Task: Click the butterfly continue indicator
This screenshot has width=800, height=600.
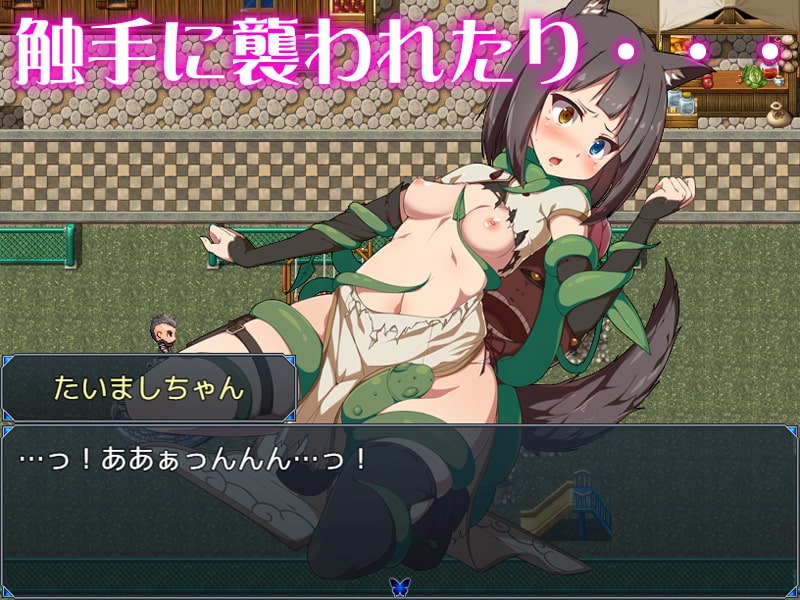Action: click(x=400, y=587)
